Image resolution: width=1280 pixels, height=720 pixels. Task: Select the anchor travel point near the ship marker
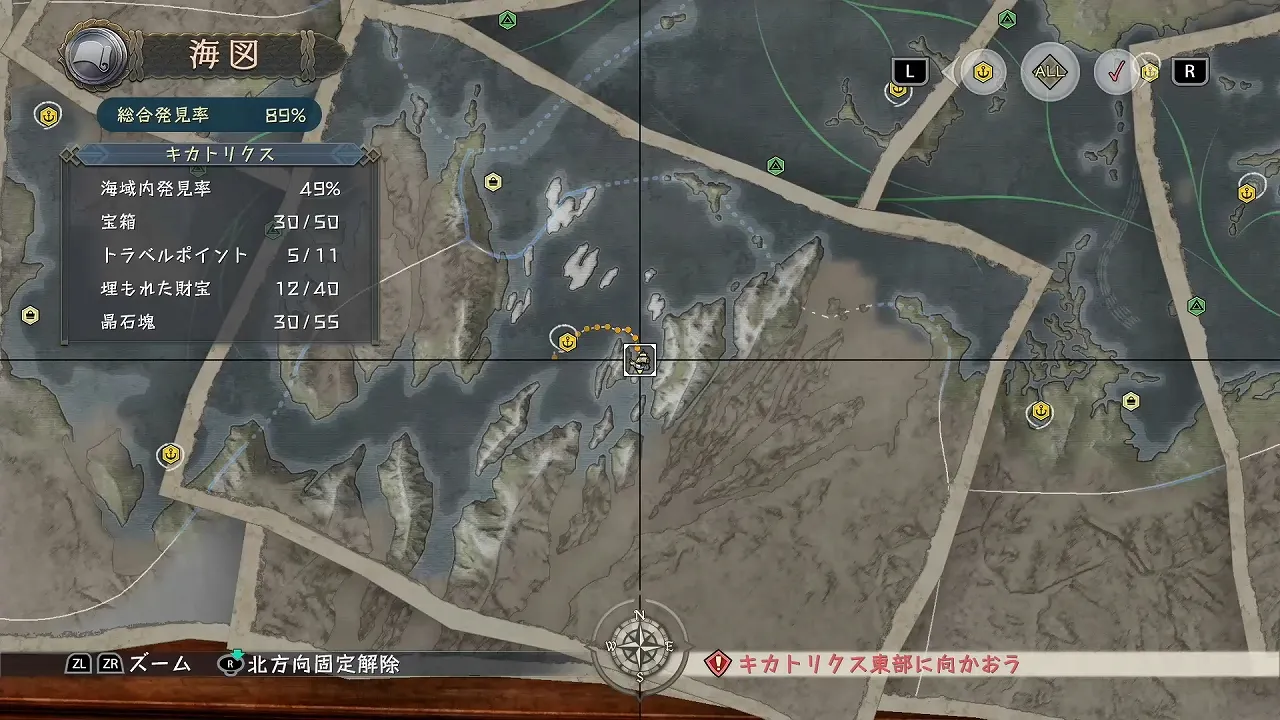coord(567,342)
